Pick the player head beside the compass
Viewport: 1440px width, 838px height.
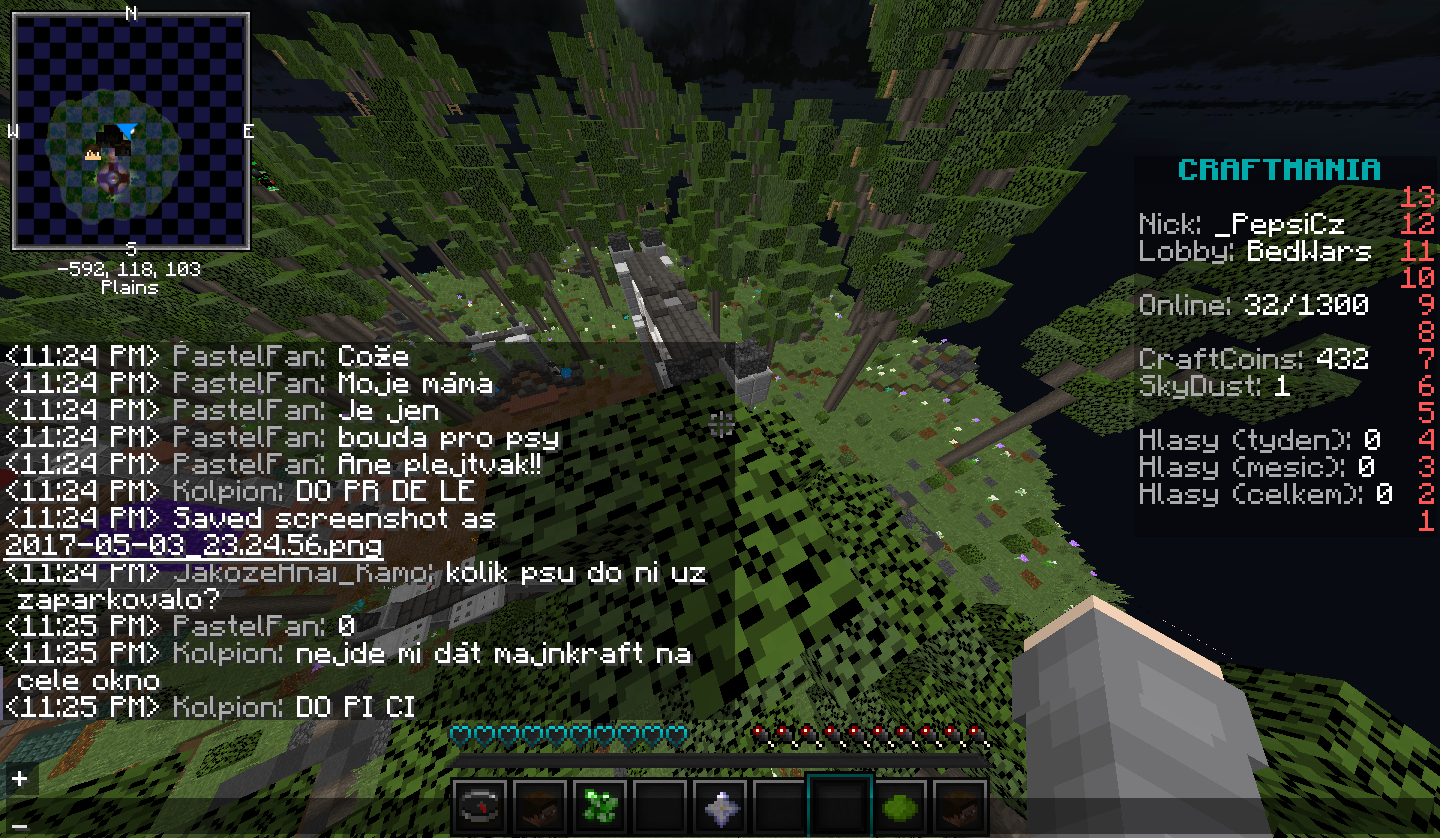coord(540,805)
